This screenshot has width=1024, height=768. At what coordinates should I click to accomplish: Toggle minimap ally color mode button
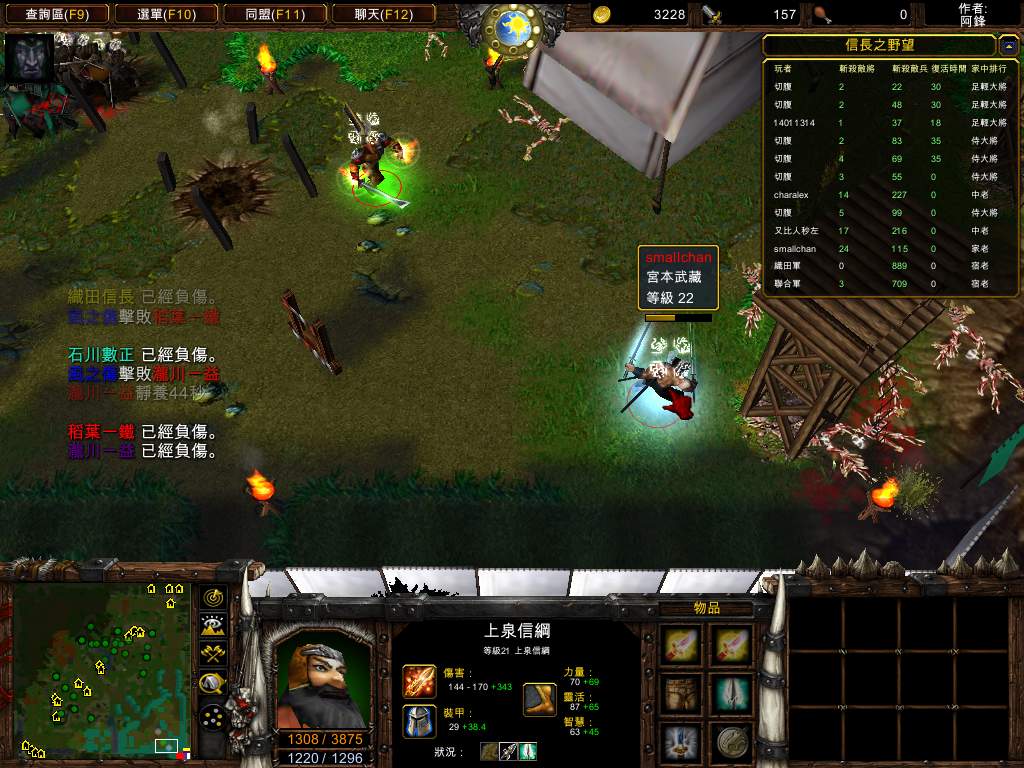pyautogui.click(x=212, y=655)
